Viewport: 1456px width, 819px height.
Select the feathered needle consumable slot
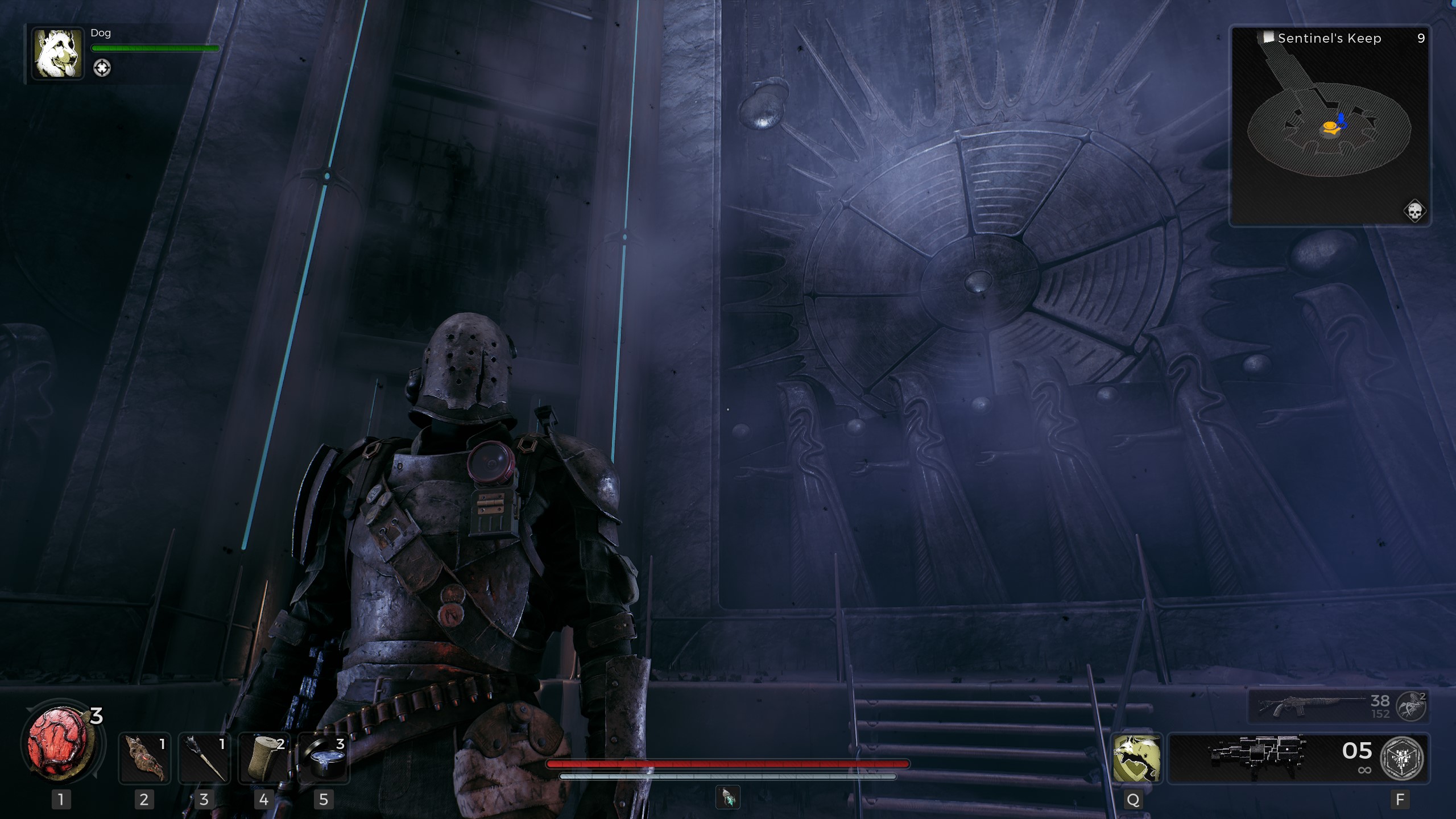204,758
